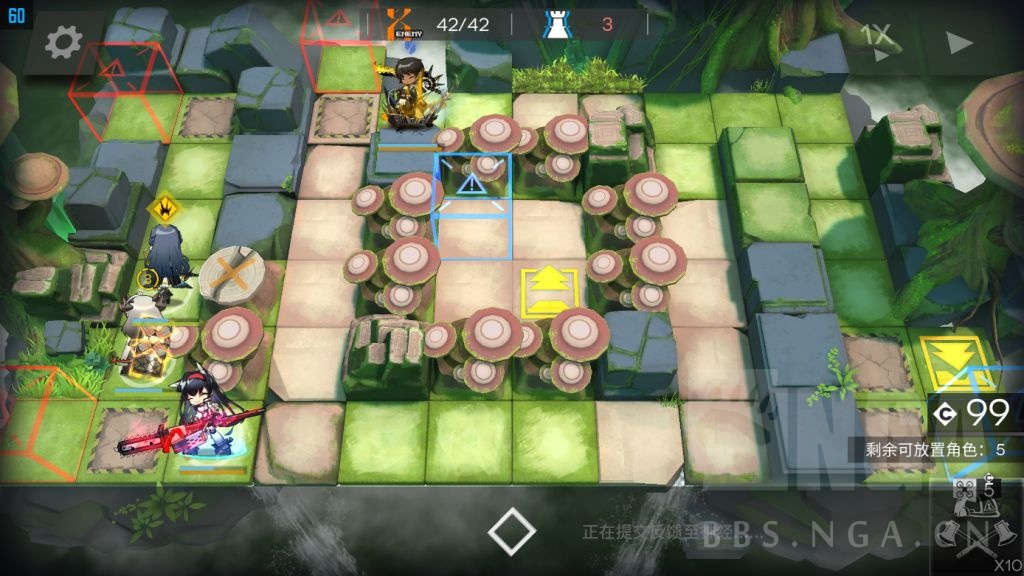Click the play/pause triangle button

[x=958, y=42]
